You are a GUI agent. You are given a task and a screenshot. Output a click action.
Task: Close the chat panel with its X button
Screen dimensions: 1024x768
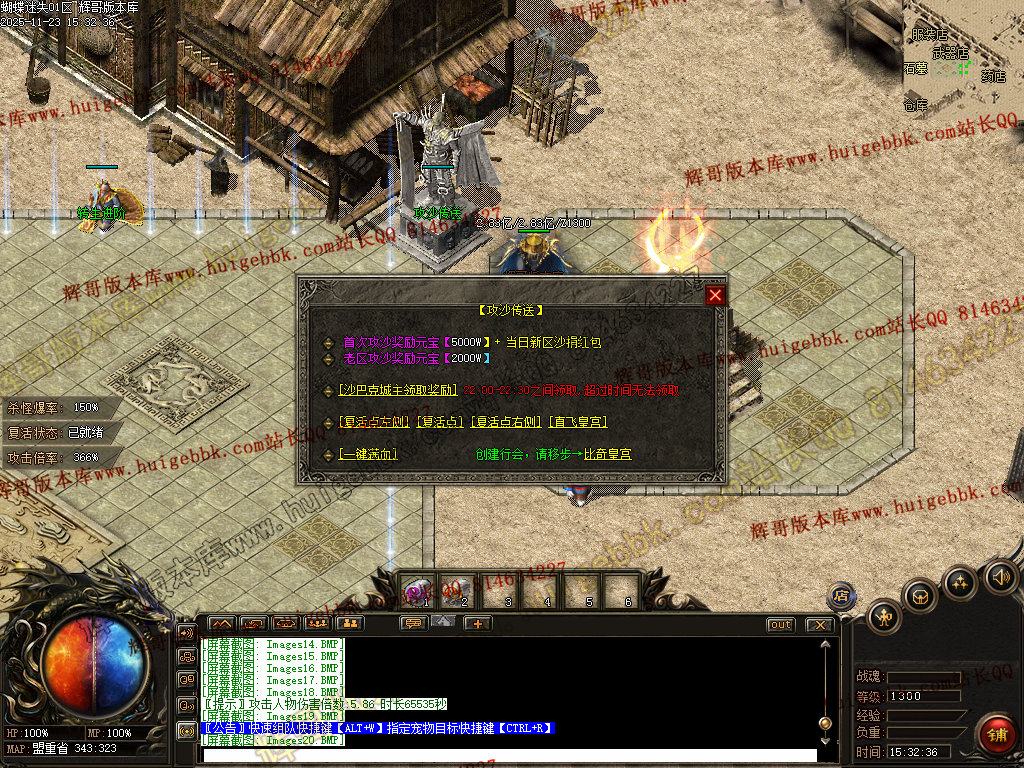(820, 624)
